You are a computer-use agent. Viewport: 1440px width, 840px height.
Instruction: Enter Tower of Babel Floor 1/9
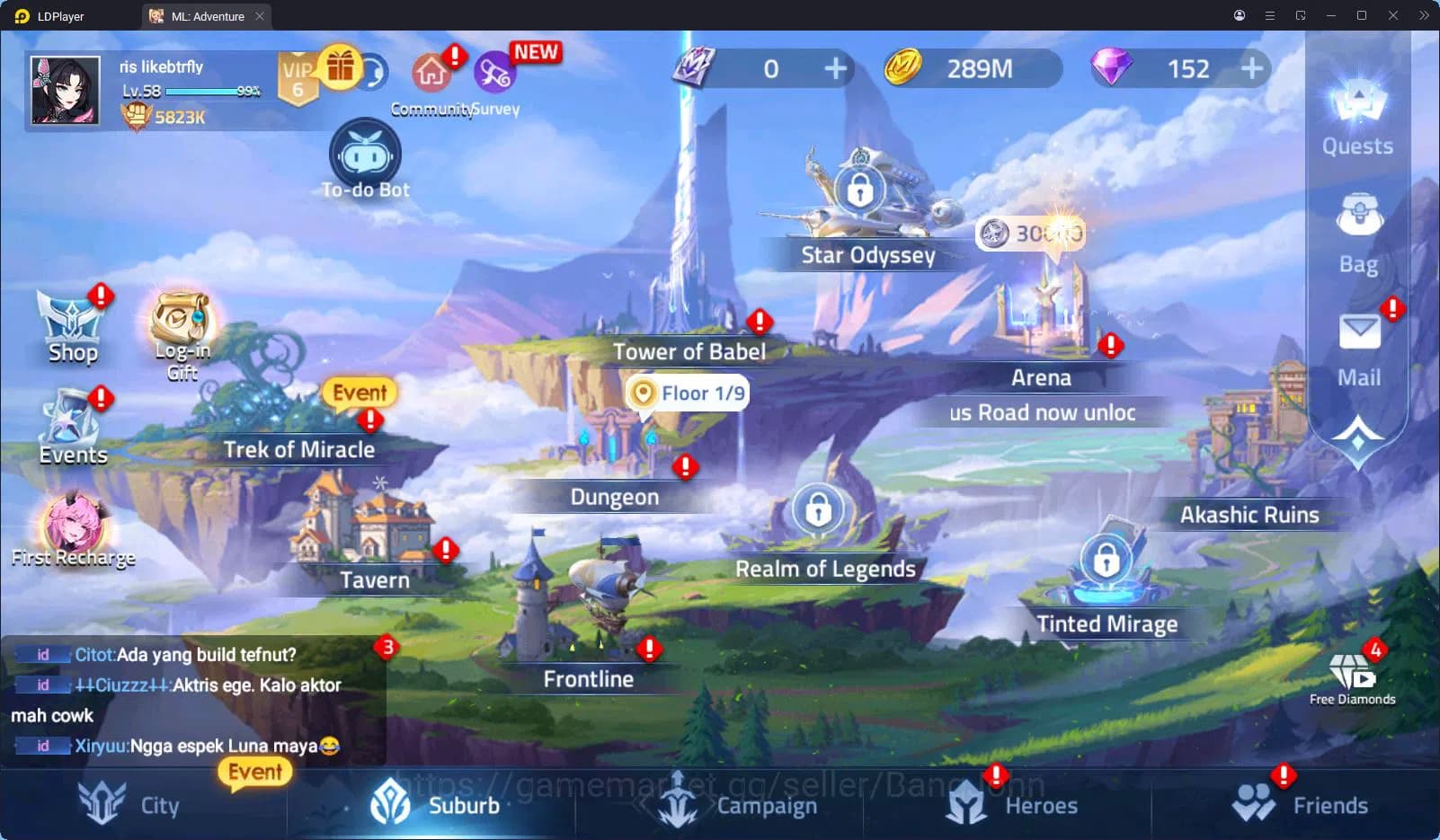[687, 393]
